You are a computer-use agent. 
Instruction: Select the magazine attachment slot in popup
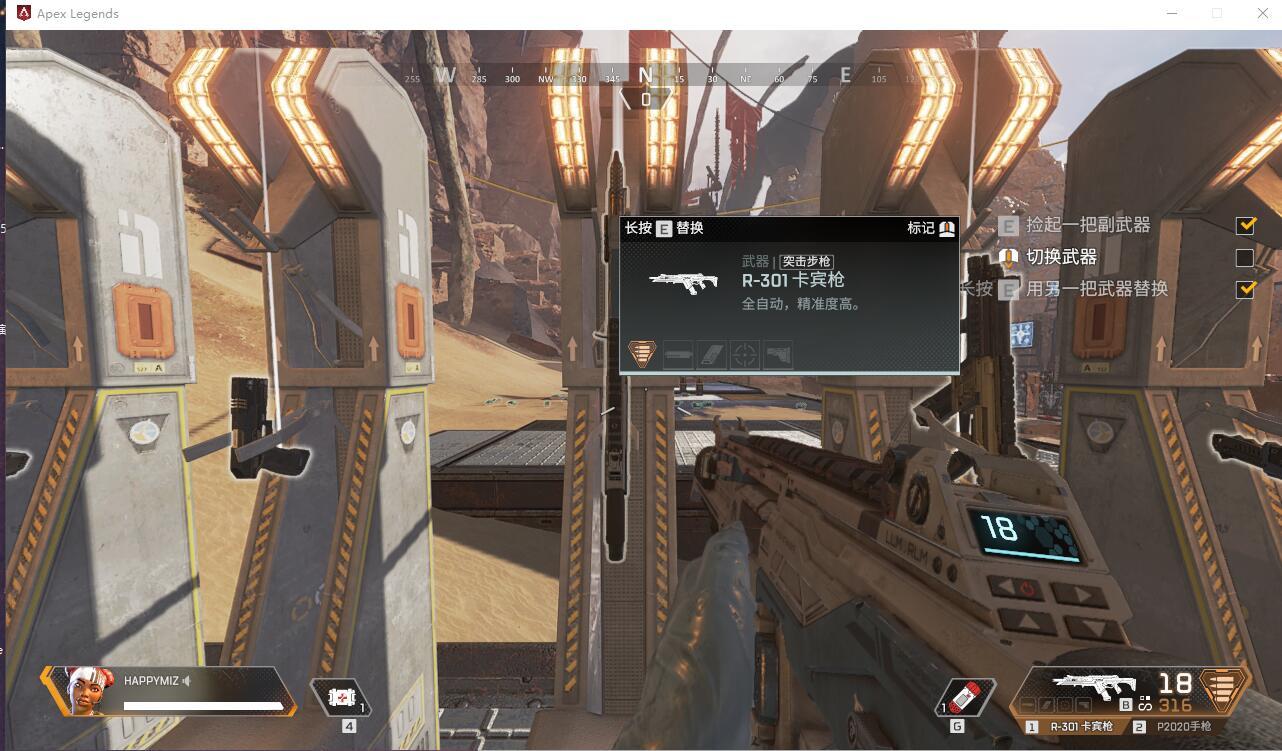[711, 354]
